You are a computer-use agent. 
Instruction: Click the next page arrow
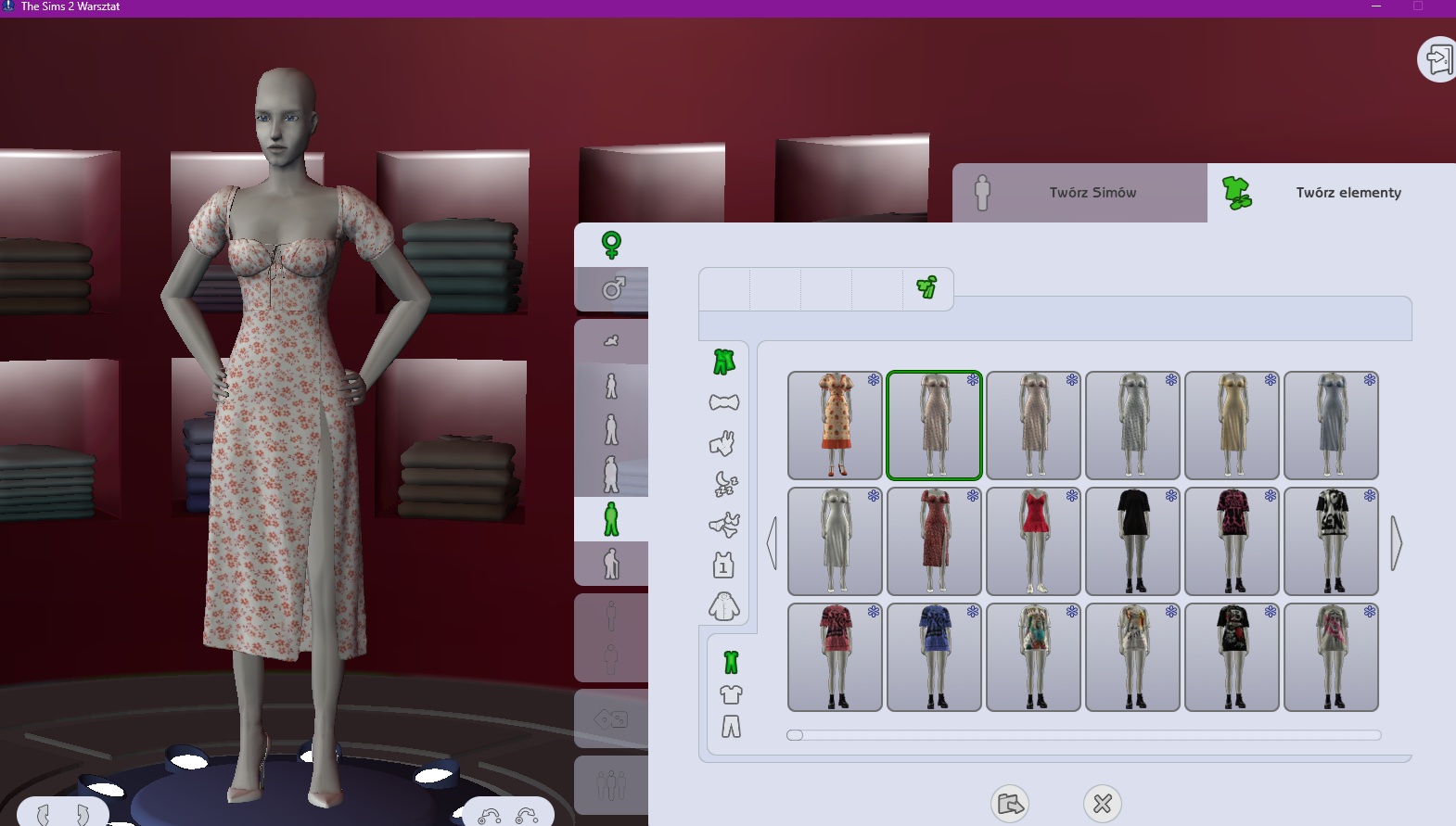pyautogui.click(x=1394, y=544)
